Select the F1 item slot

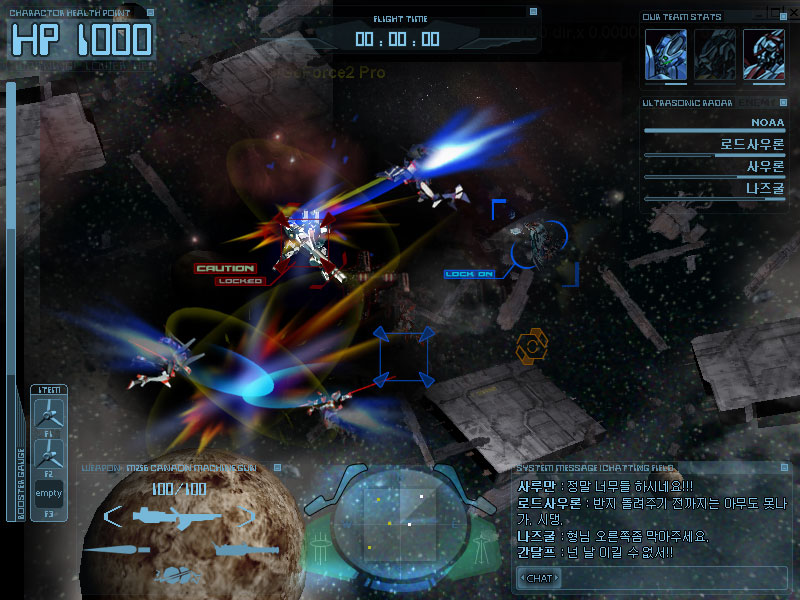(49, 414)
